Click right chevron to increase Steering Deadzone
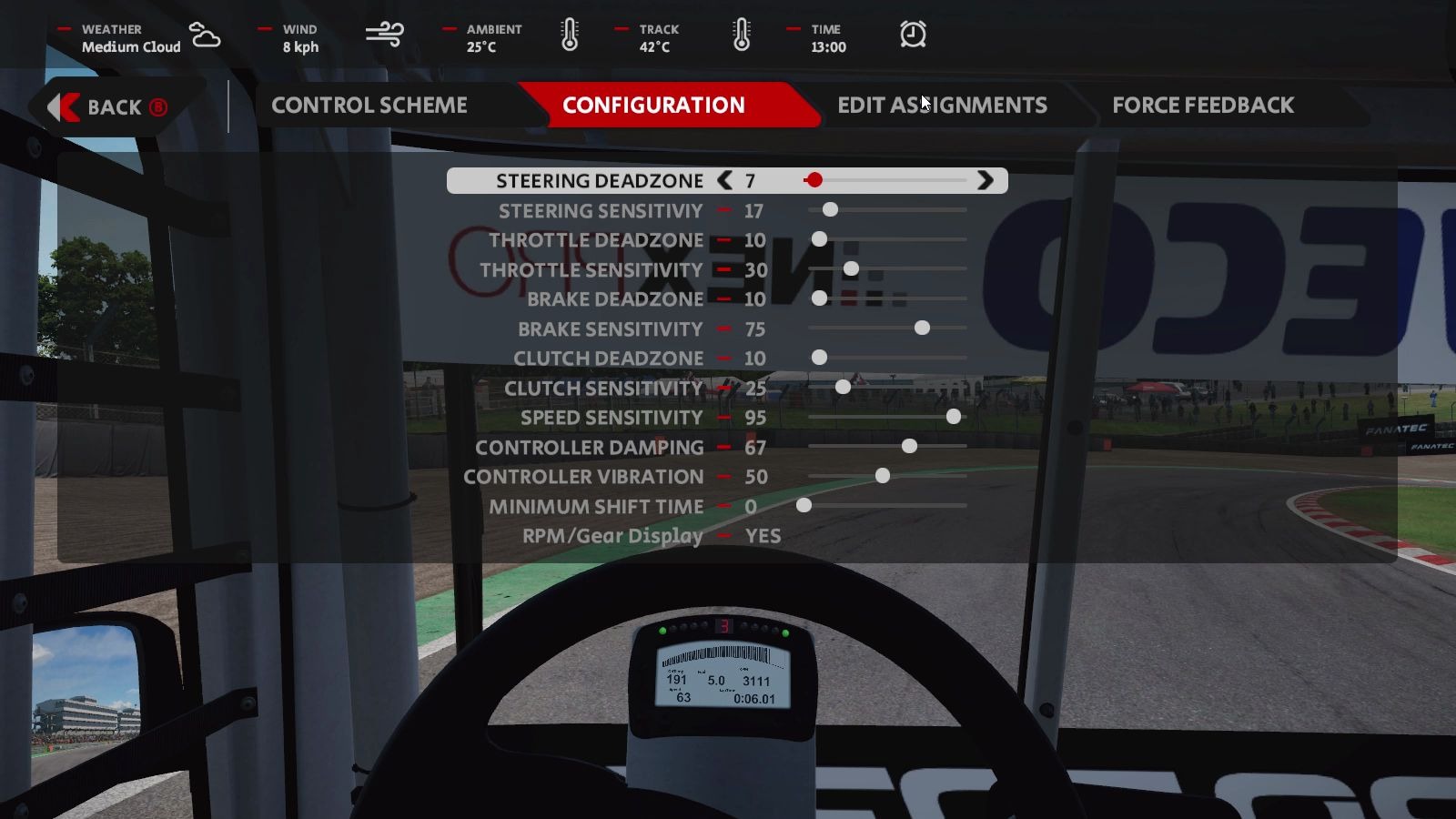The height and width of the screenshot is (819, 1456). 986,180
